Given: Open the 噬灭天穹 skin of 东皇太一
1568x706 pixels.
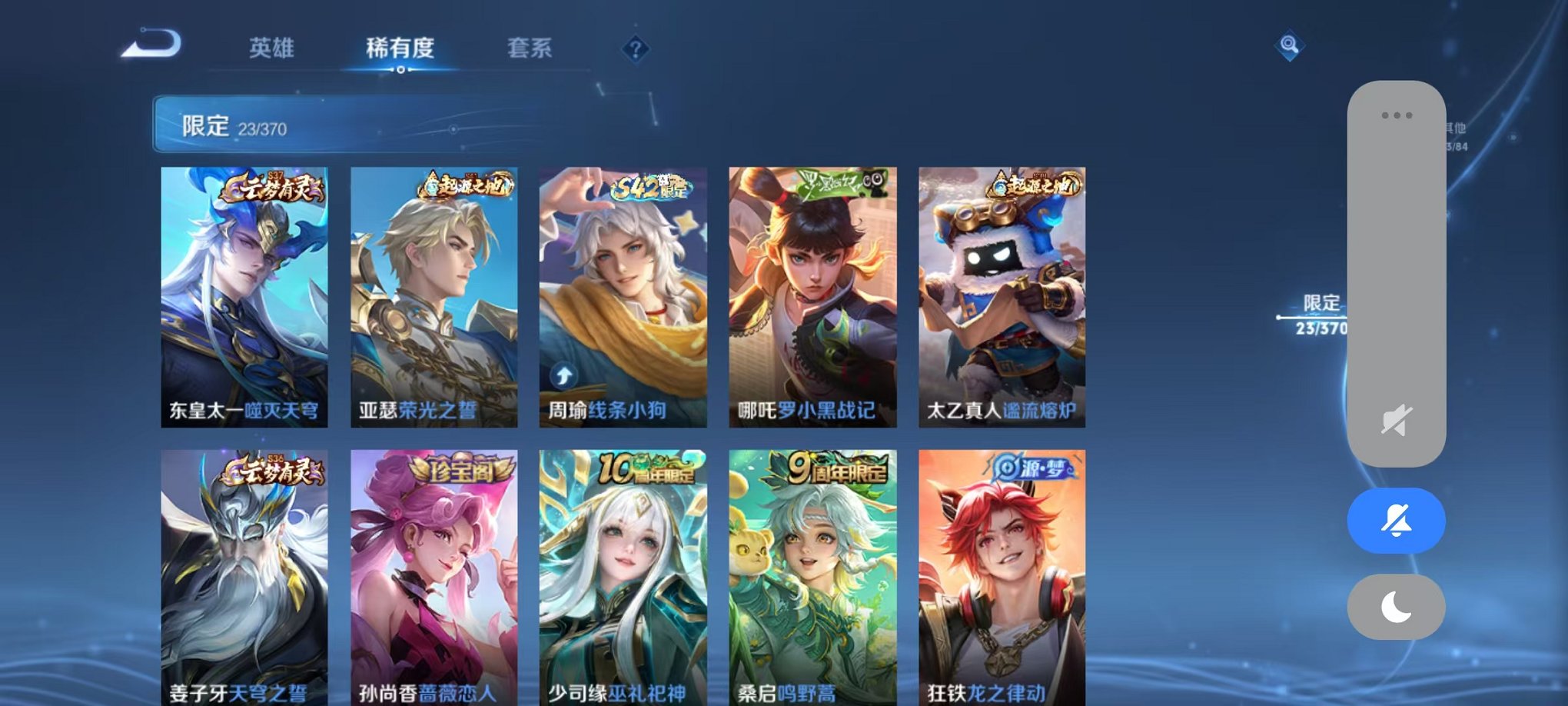Looking at the screenshot, I should (x=246, y=300).
